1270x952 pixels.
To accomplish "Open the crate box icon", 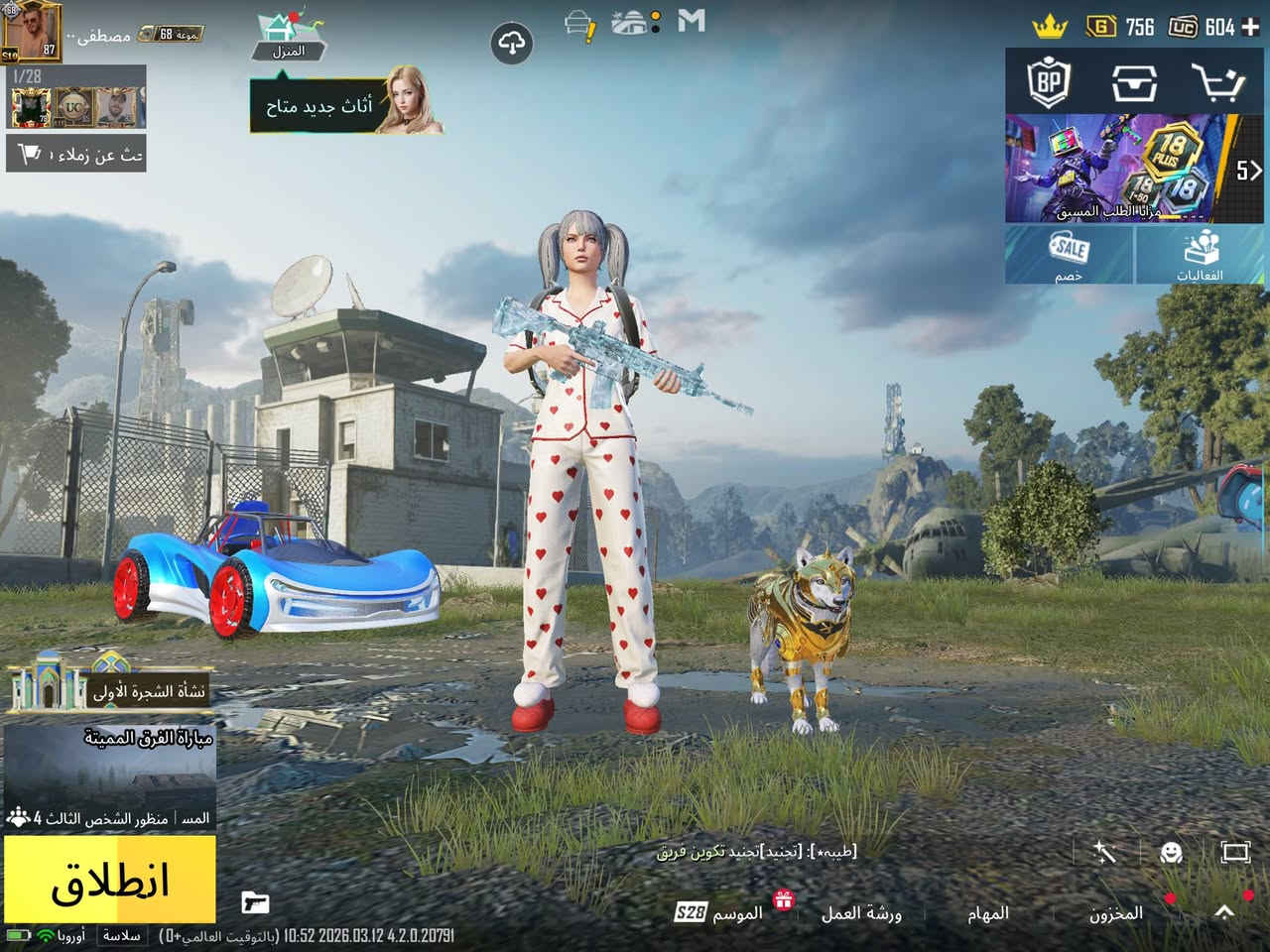I will pos(1133,83).
